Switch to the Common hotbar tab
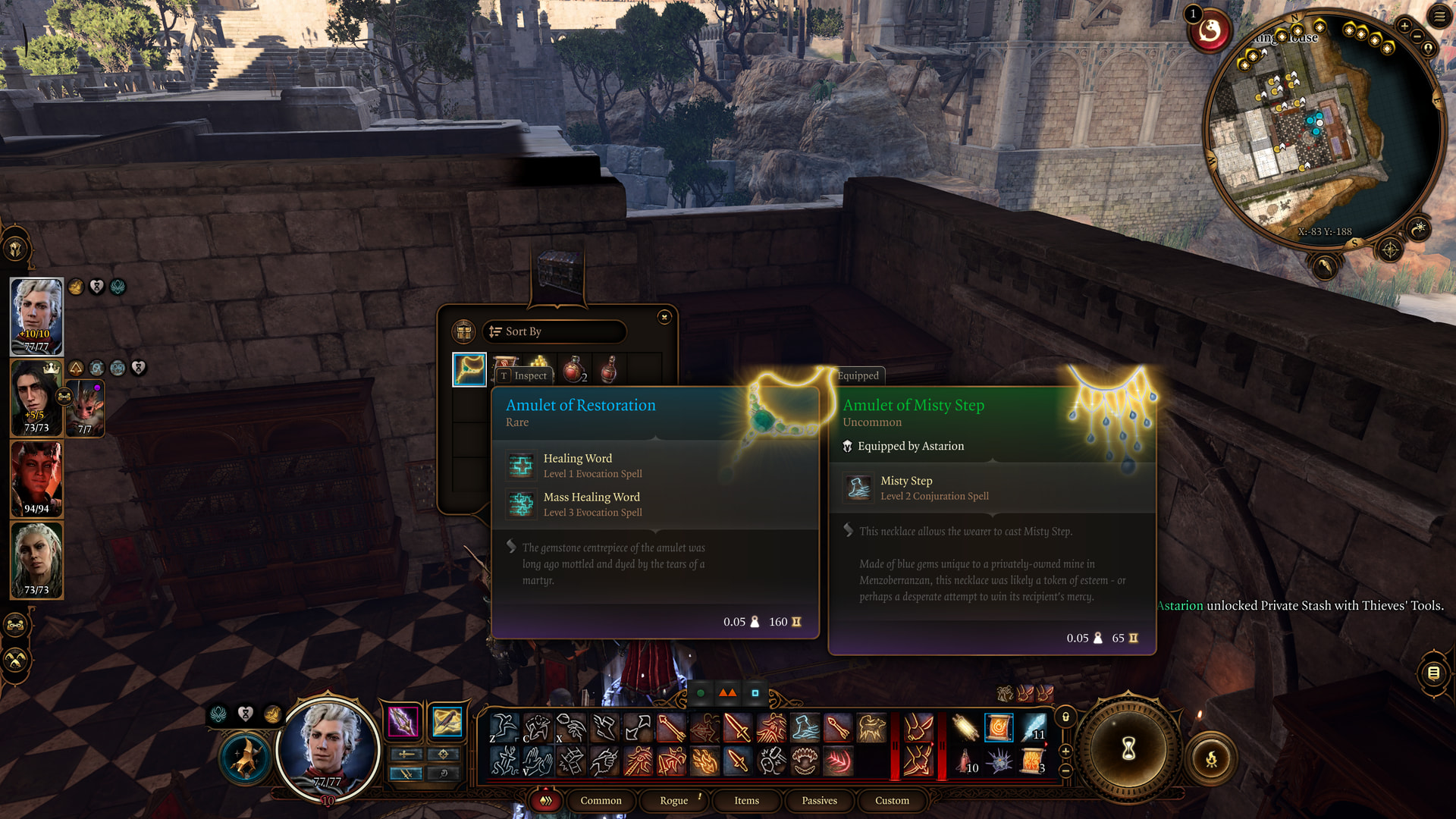This screenshot has width=1456, height=819. coord(601,800)
